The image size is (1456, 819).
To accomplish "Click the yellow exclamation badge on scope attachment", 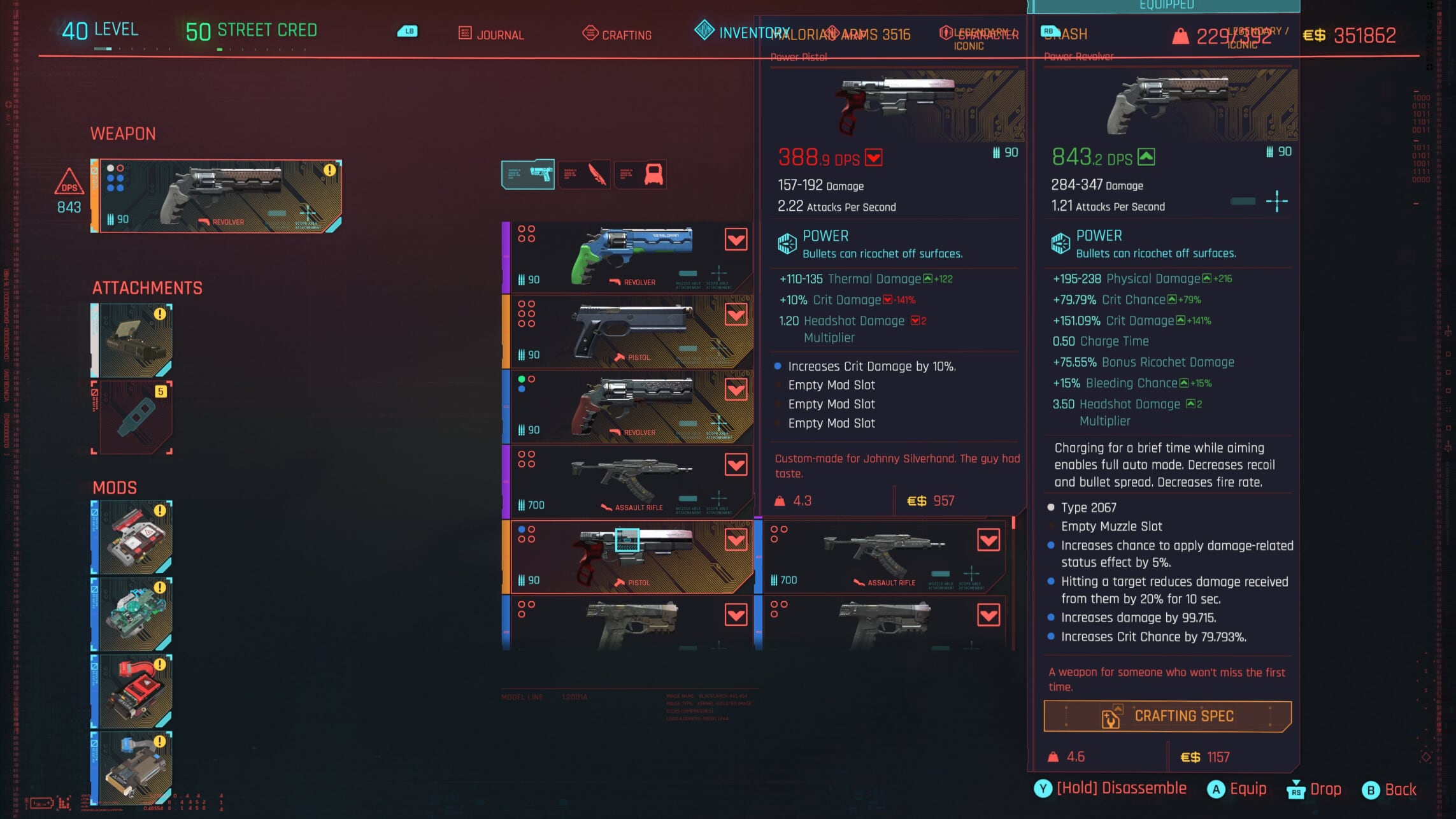I will point(161,315).
